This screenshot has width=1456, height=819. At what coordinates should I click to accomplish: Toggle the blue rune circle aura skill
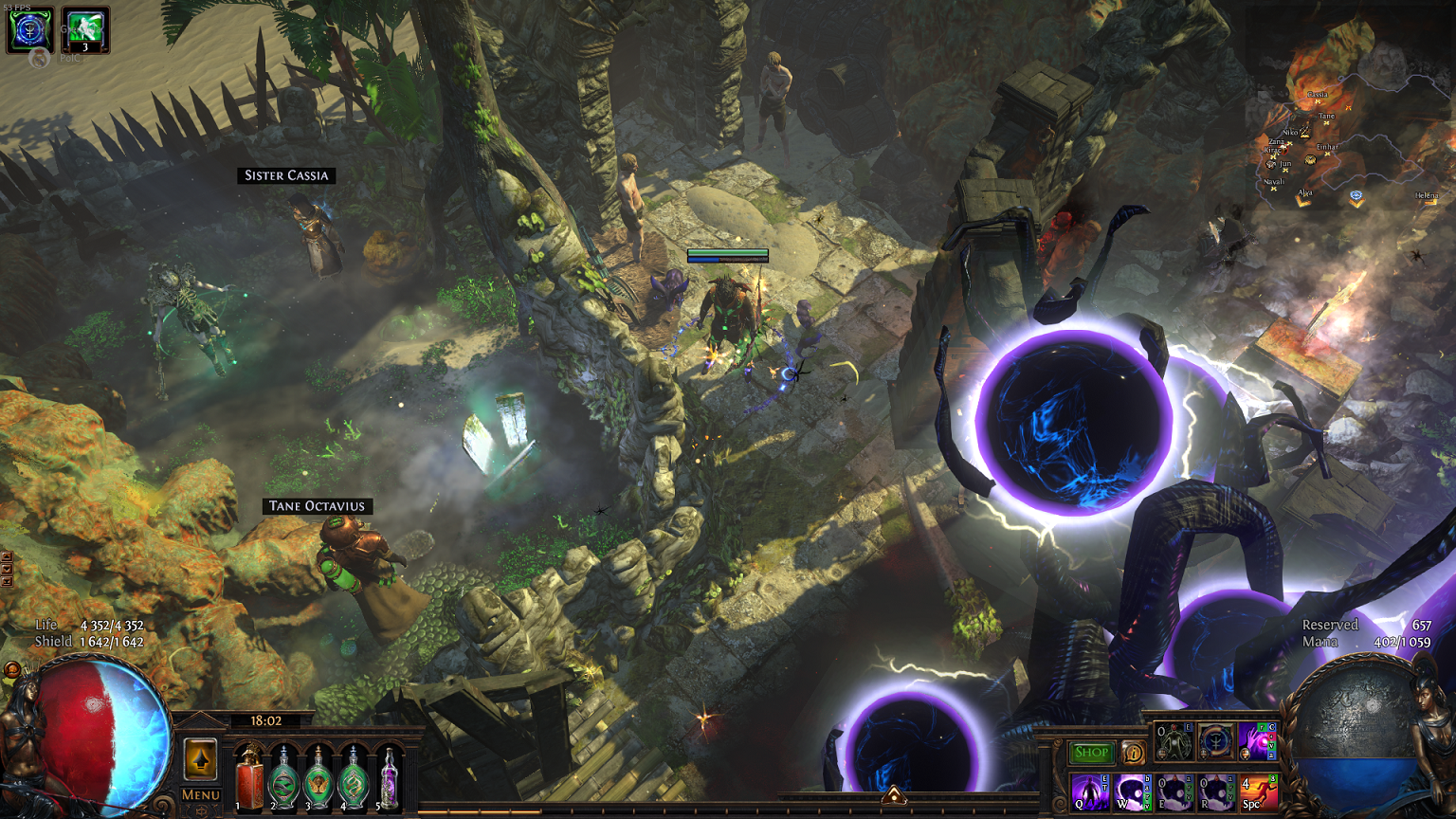tap(1215, 741)
